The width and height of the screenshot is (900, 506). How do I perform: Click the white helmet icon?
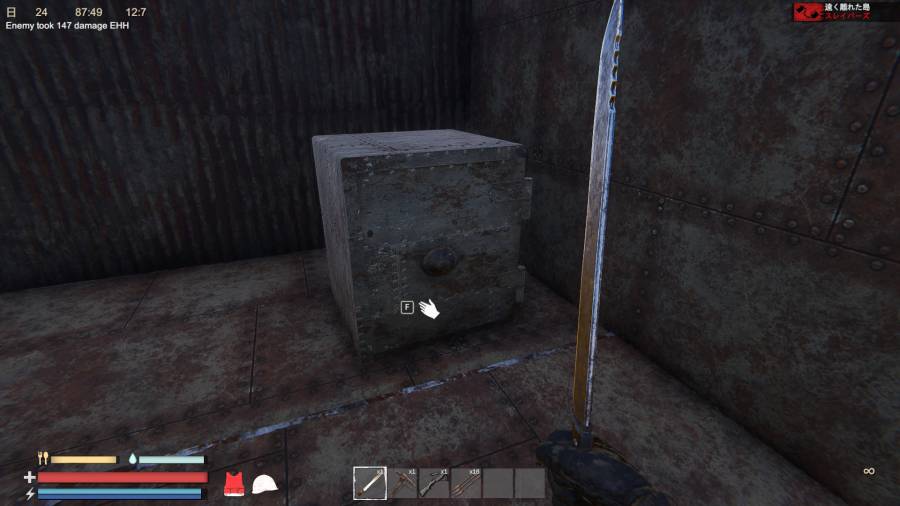[x=264, y=484]
